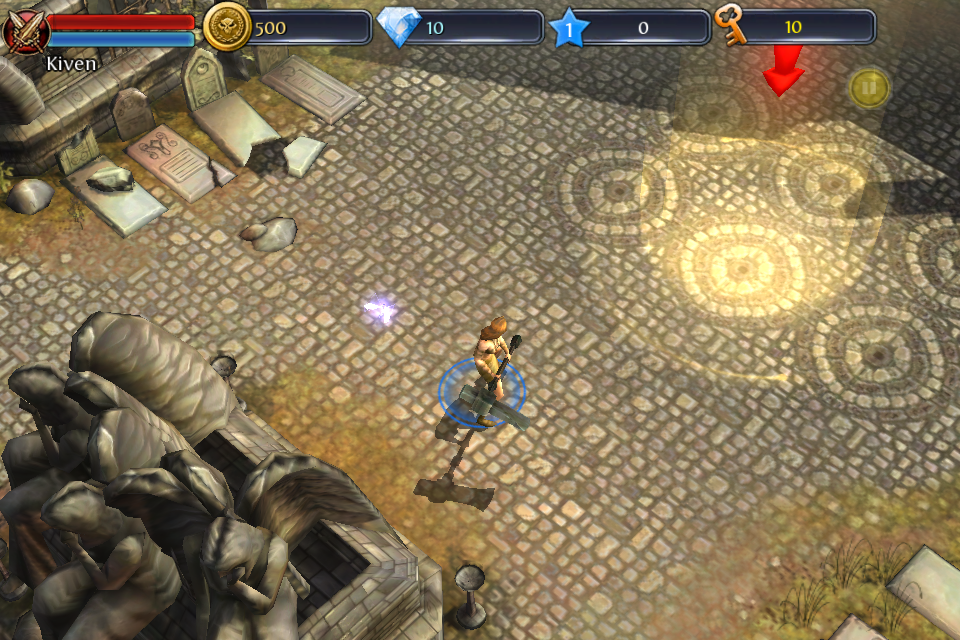Tap the golden key icon
The width and height of the screenshot is (960, 640).
[x=733, y=27]
